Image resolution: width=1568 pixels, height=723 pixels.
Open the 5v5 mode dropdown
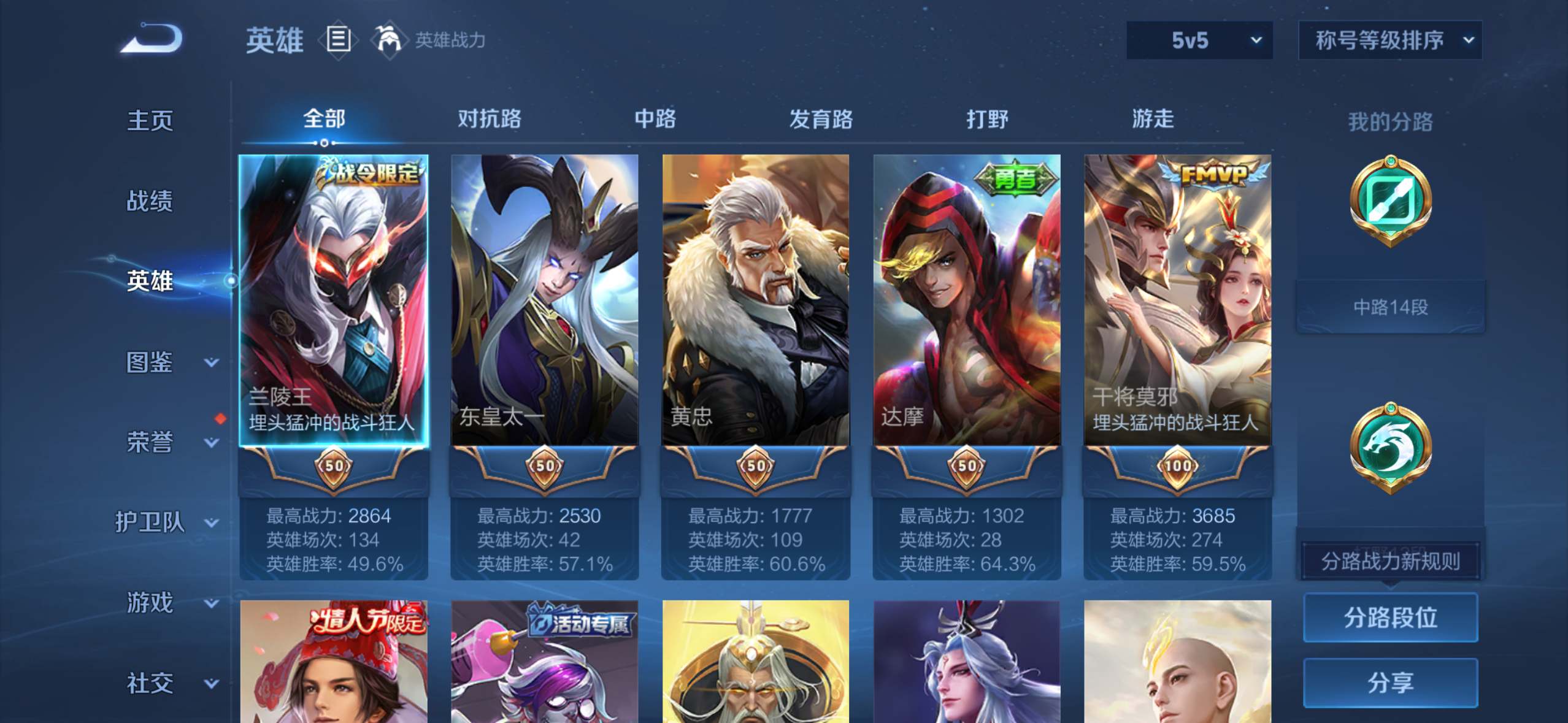click(x=1199, y=40)
